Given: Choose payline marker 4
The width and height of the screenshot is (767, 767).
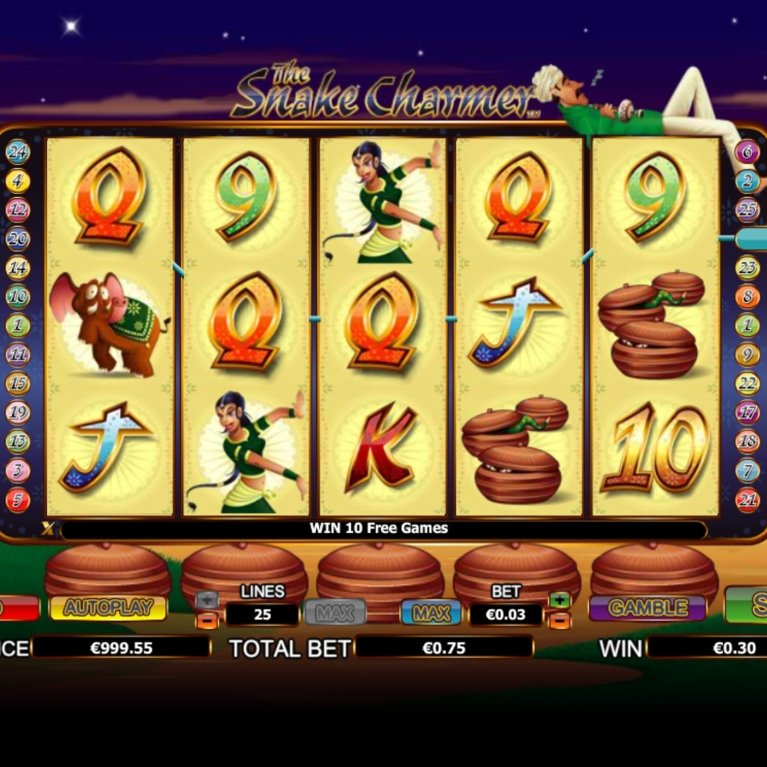Looking at the screenshot, I should pyautogui.click(x=18, y=181).
